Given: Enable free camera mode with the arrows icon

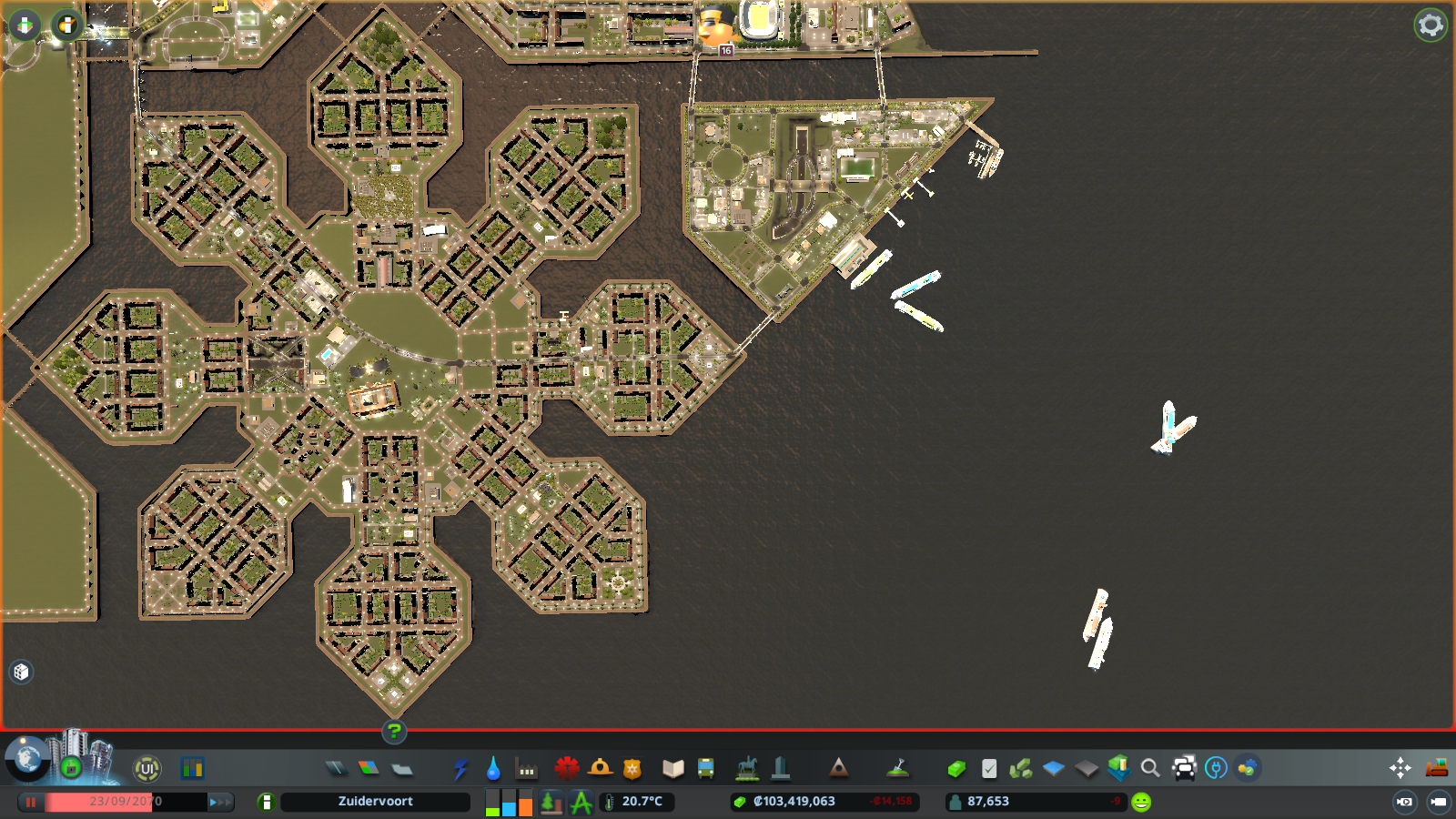Looking at the screenshot, I should click(x=1400, y=767).
